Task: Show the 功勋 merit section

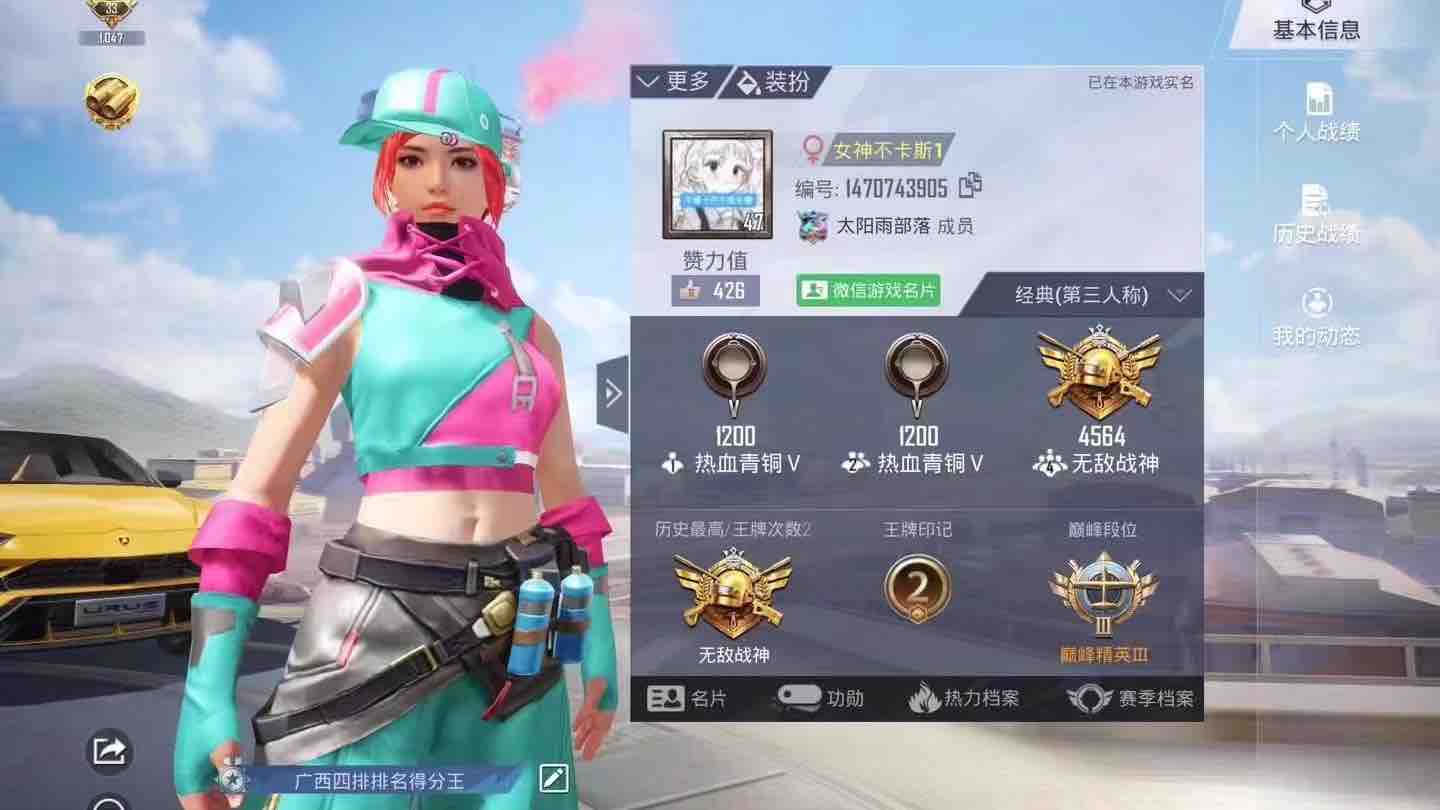Action: (820, 698)
